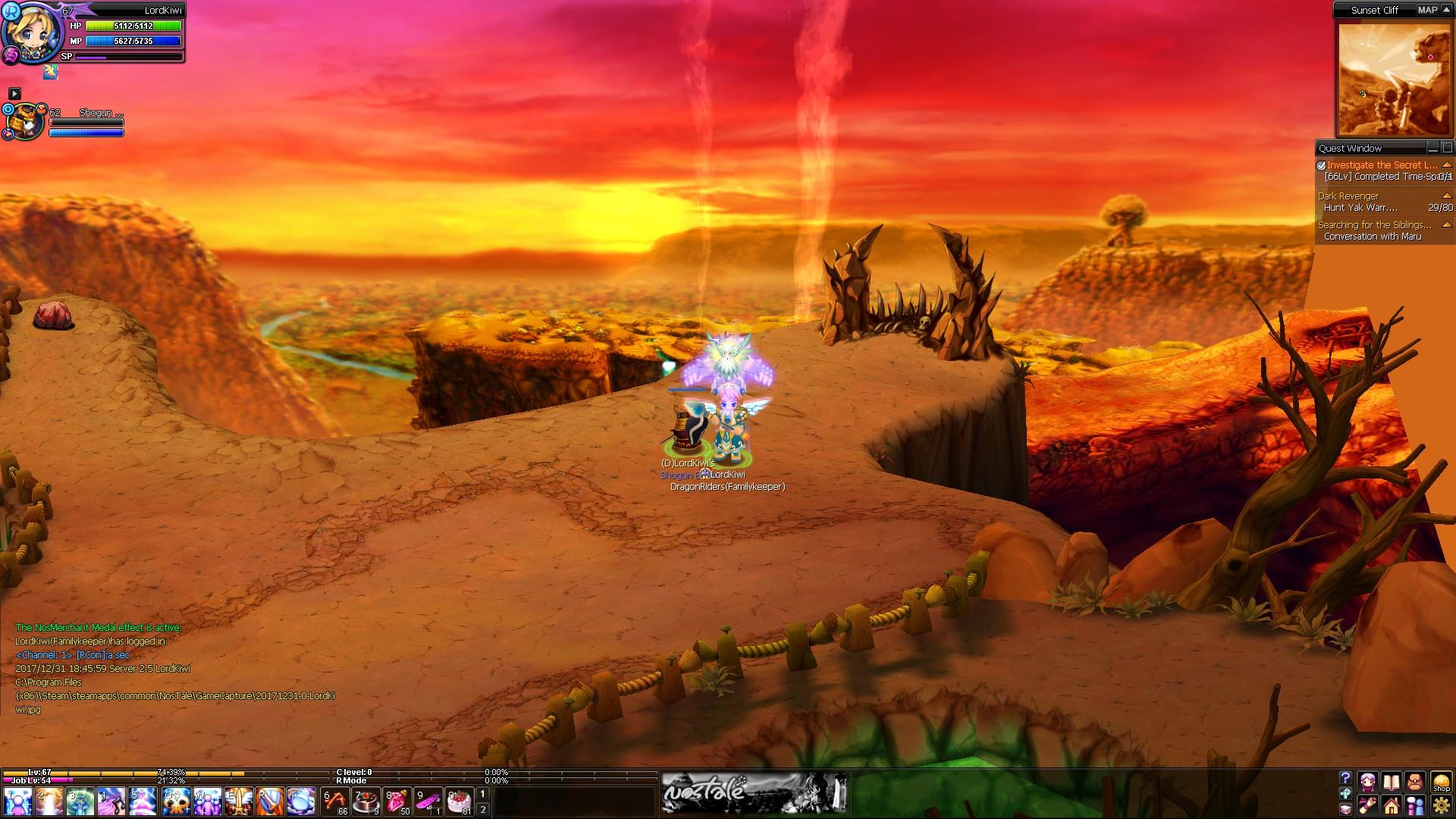Open the friends chat people icon
Image resolution: width=1456 pixels, height=819 pixels.
(x=1415, y=805)
